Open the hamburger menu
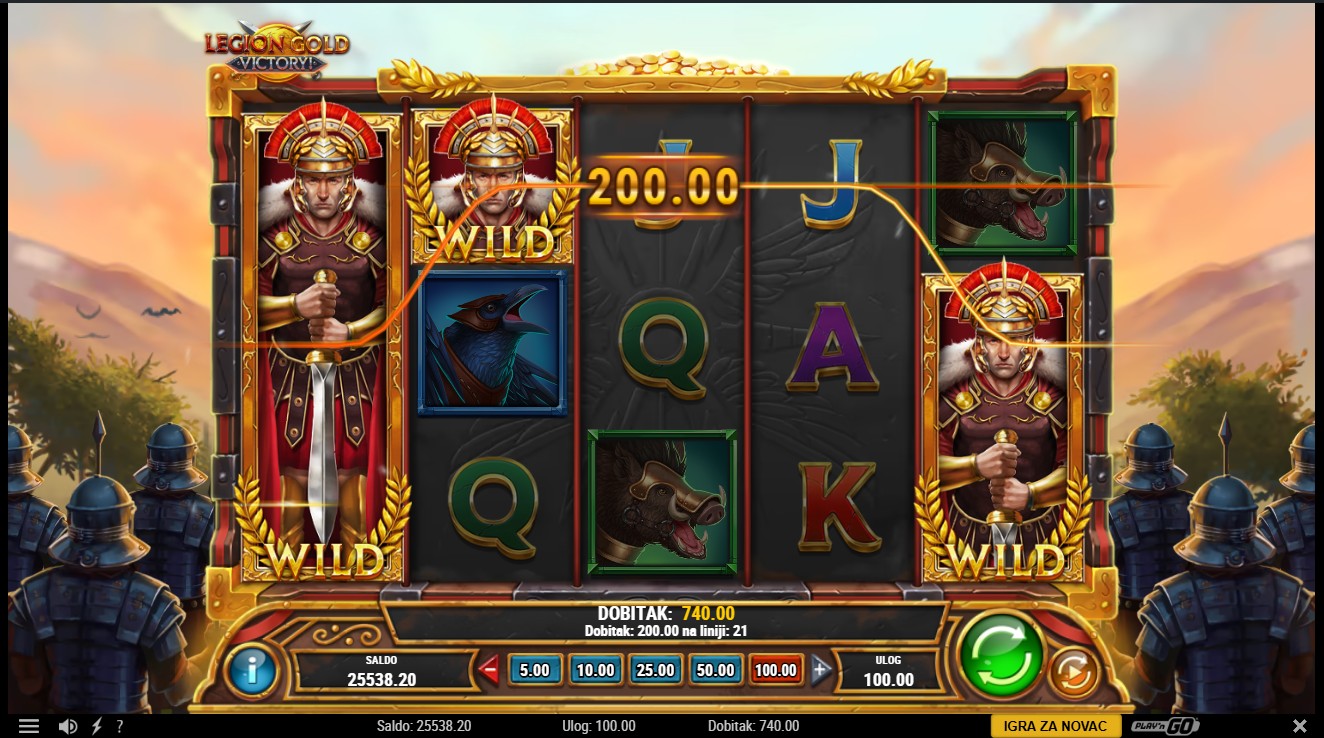This screenshot has width=1324, height=738. [29, 726]
